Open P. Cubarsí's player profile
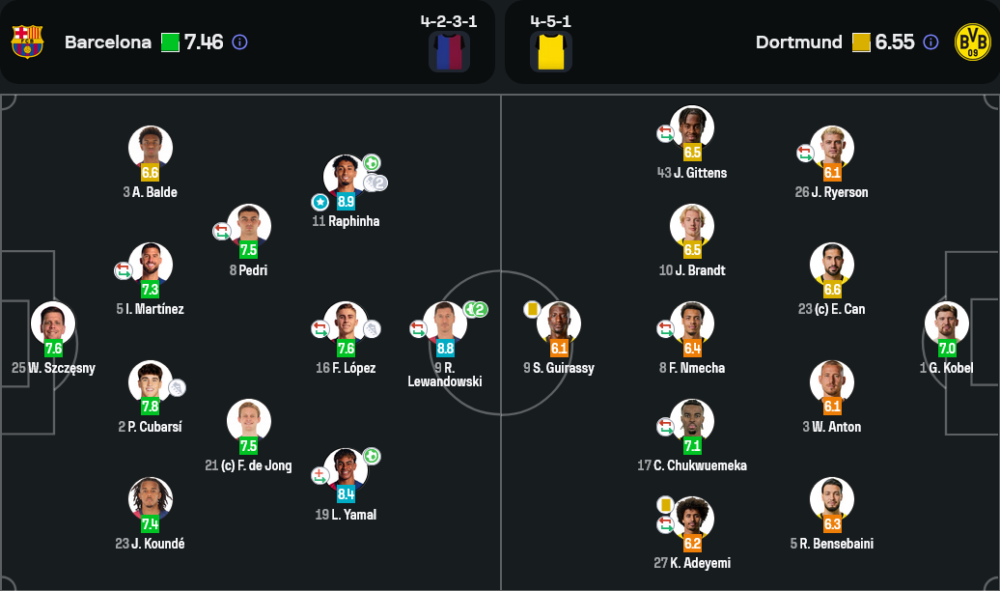 pyautogui.click(x=150, y=382)
